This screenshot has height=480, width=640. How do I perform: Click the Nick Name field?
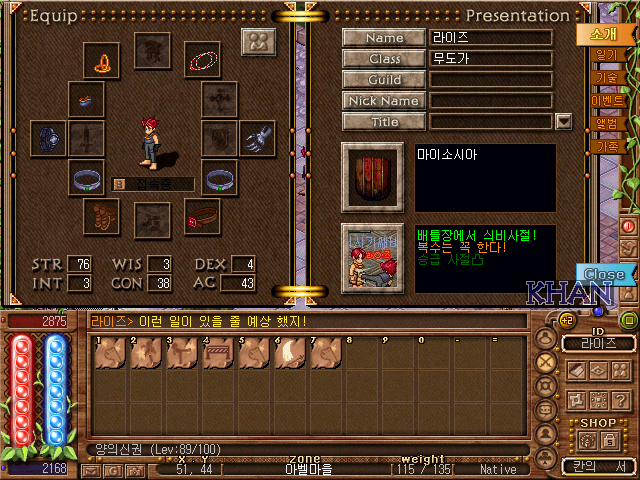pyautogui.click(x=491, y=101)
